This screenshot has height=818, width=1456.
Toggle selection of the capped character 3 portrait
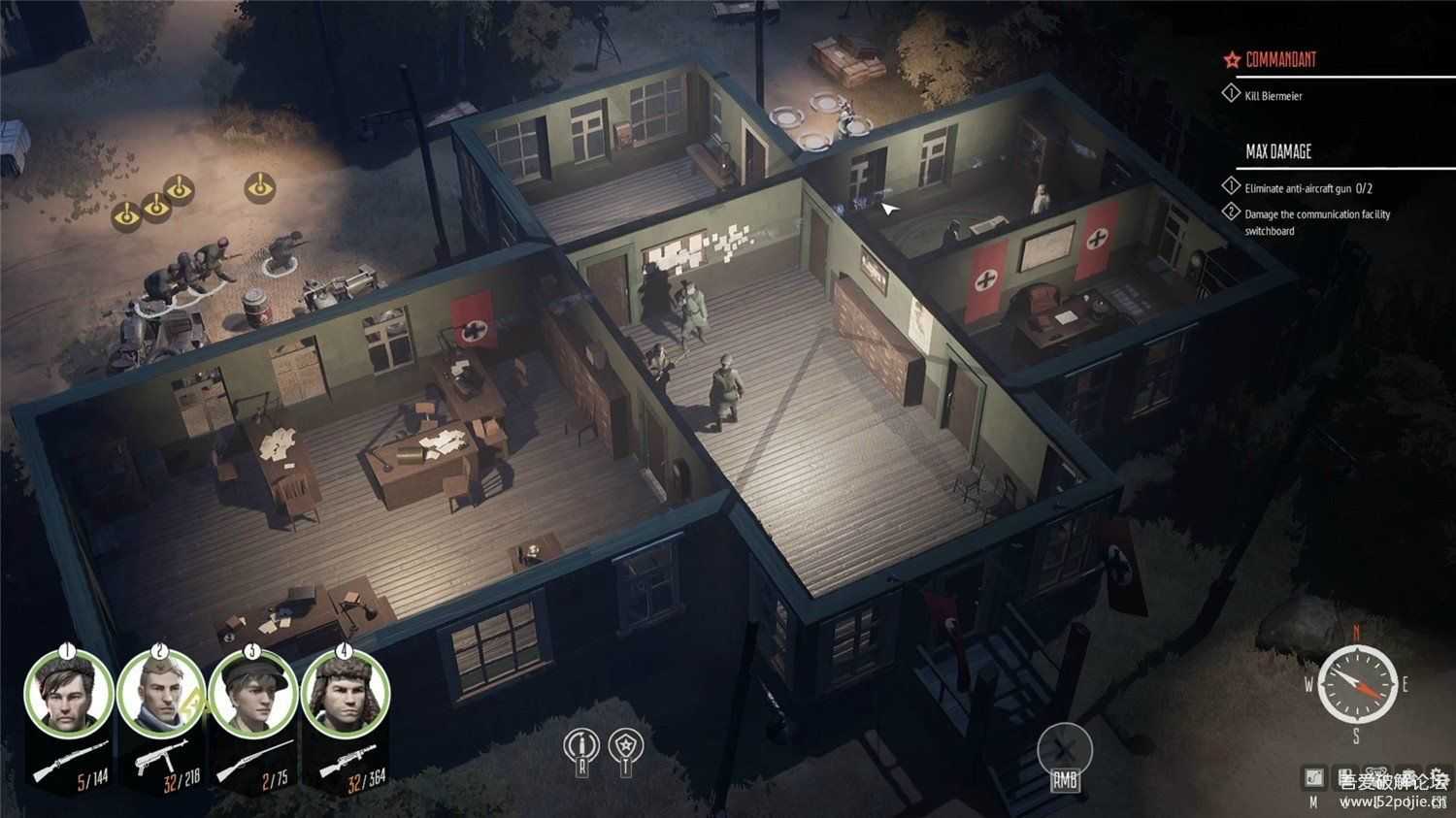pyautogui.click(x=254, y=694)
